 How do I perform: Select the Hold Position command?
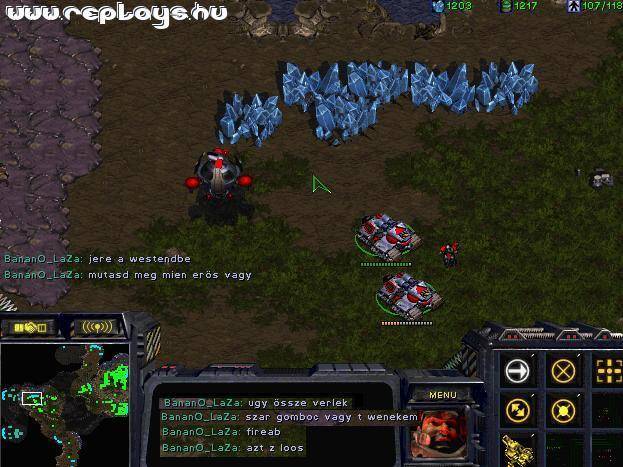pyautogui.click(x=564, y=410)
